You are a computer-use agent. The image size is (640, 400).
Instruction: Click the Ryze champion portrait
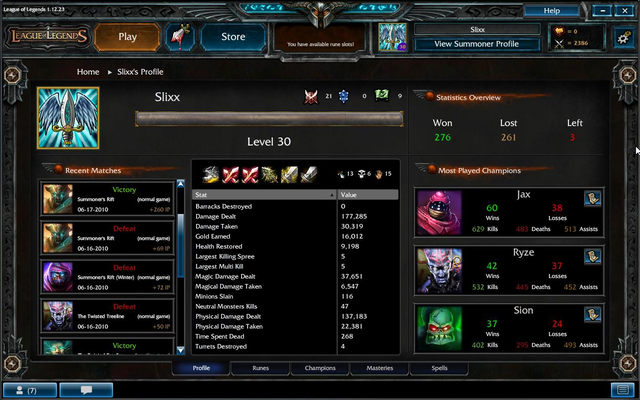(438, 270)
